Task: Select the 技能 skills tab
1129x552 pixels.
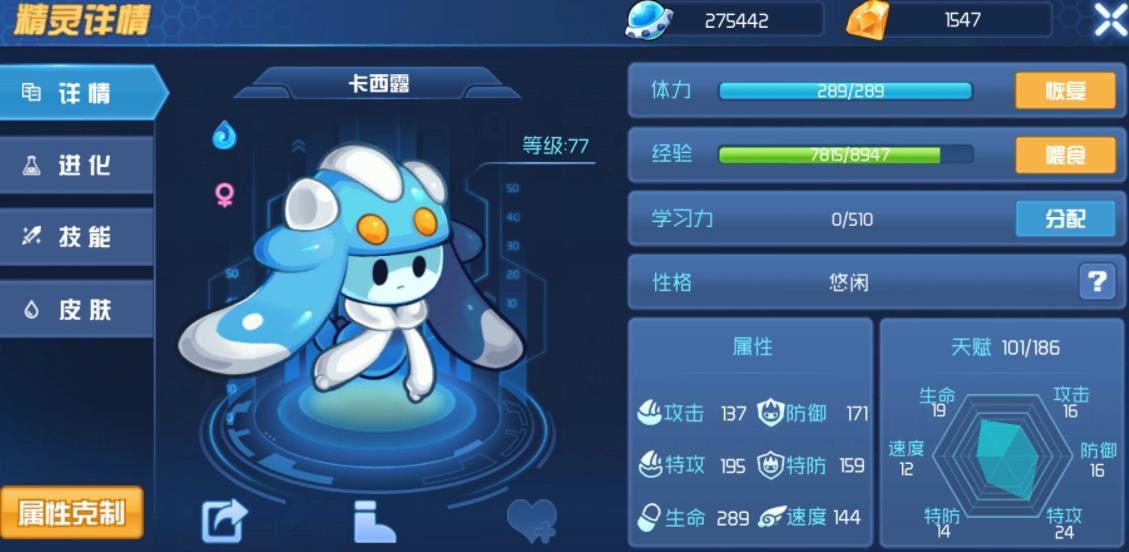Action: coord(78,237)
